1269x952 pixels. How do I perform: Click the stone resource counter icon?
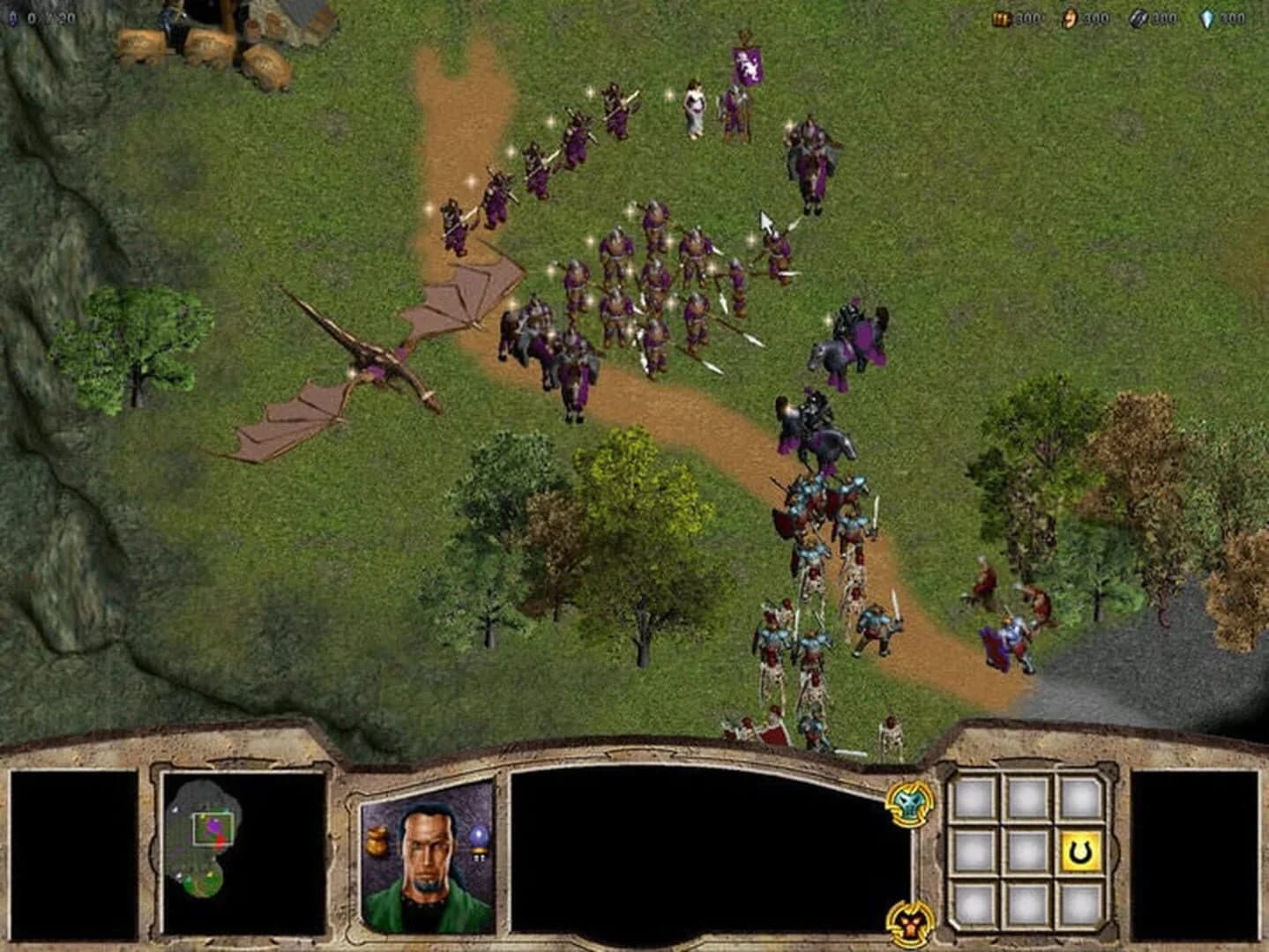tap(1002, 19)
